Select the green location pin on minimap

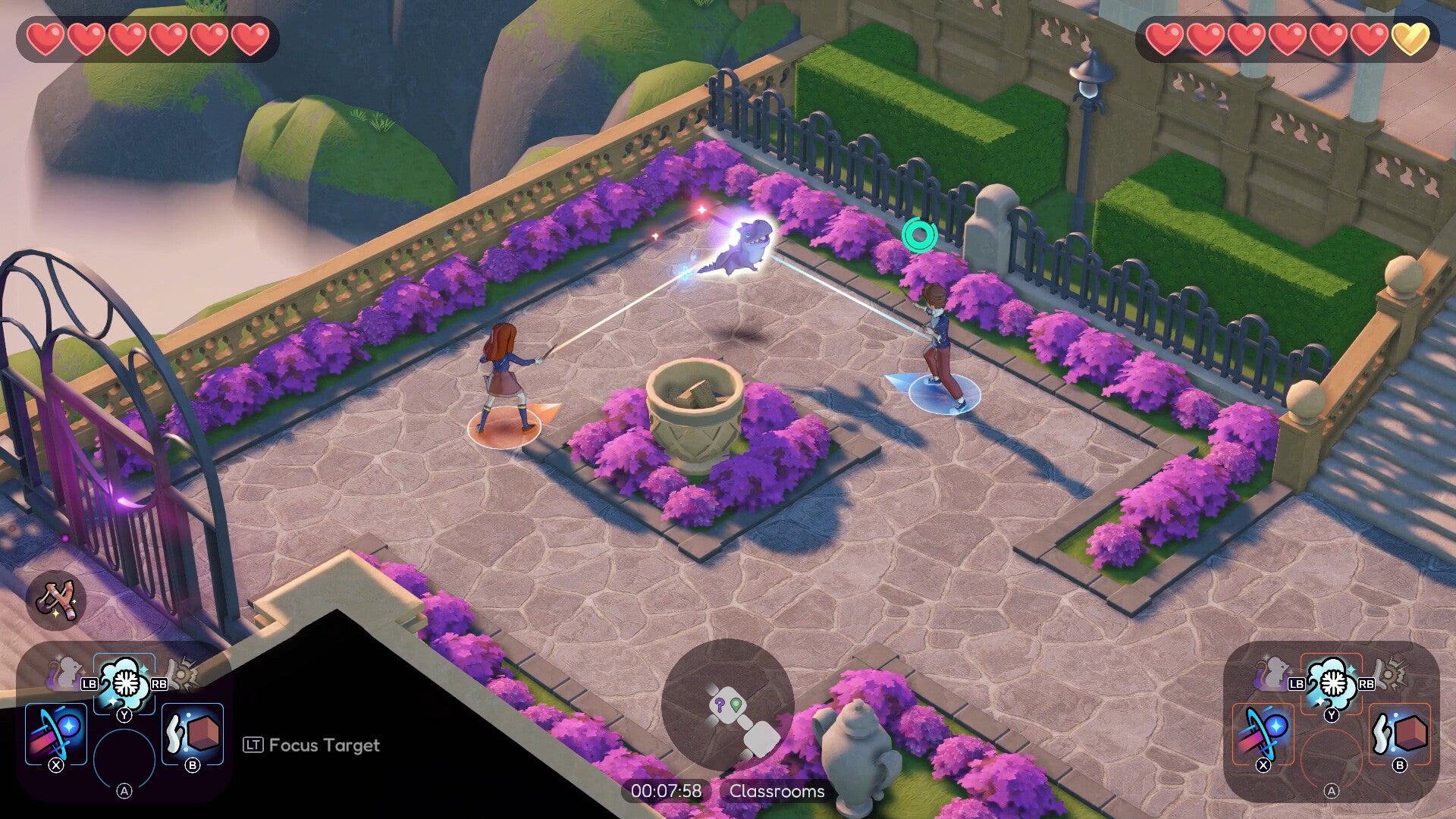pos(735,705)
